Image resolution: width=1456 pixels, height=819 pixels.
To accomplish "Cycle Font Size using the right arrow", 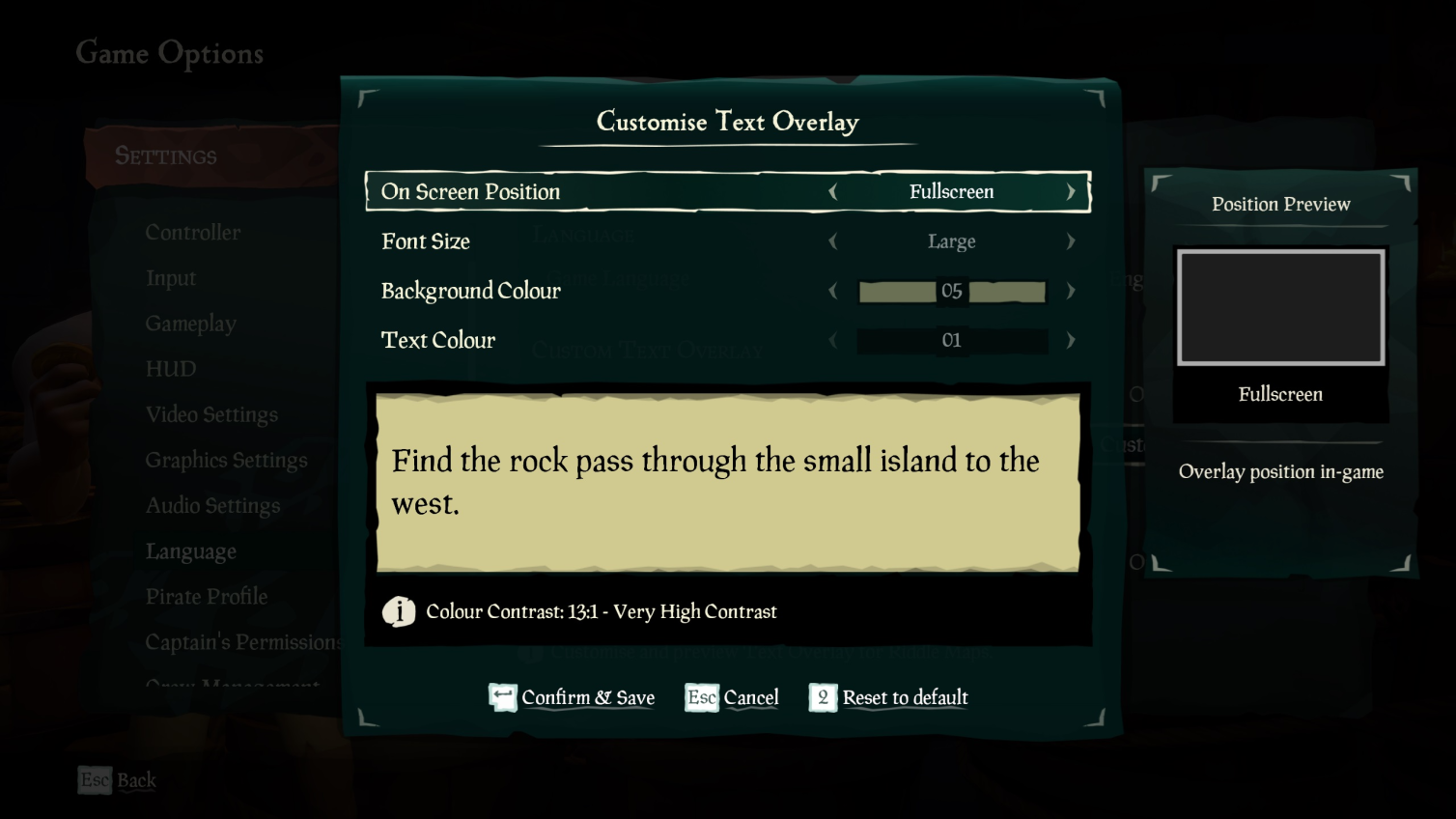I will tap(1071, 241).
